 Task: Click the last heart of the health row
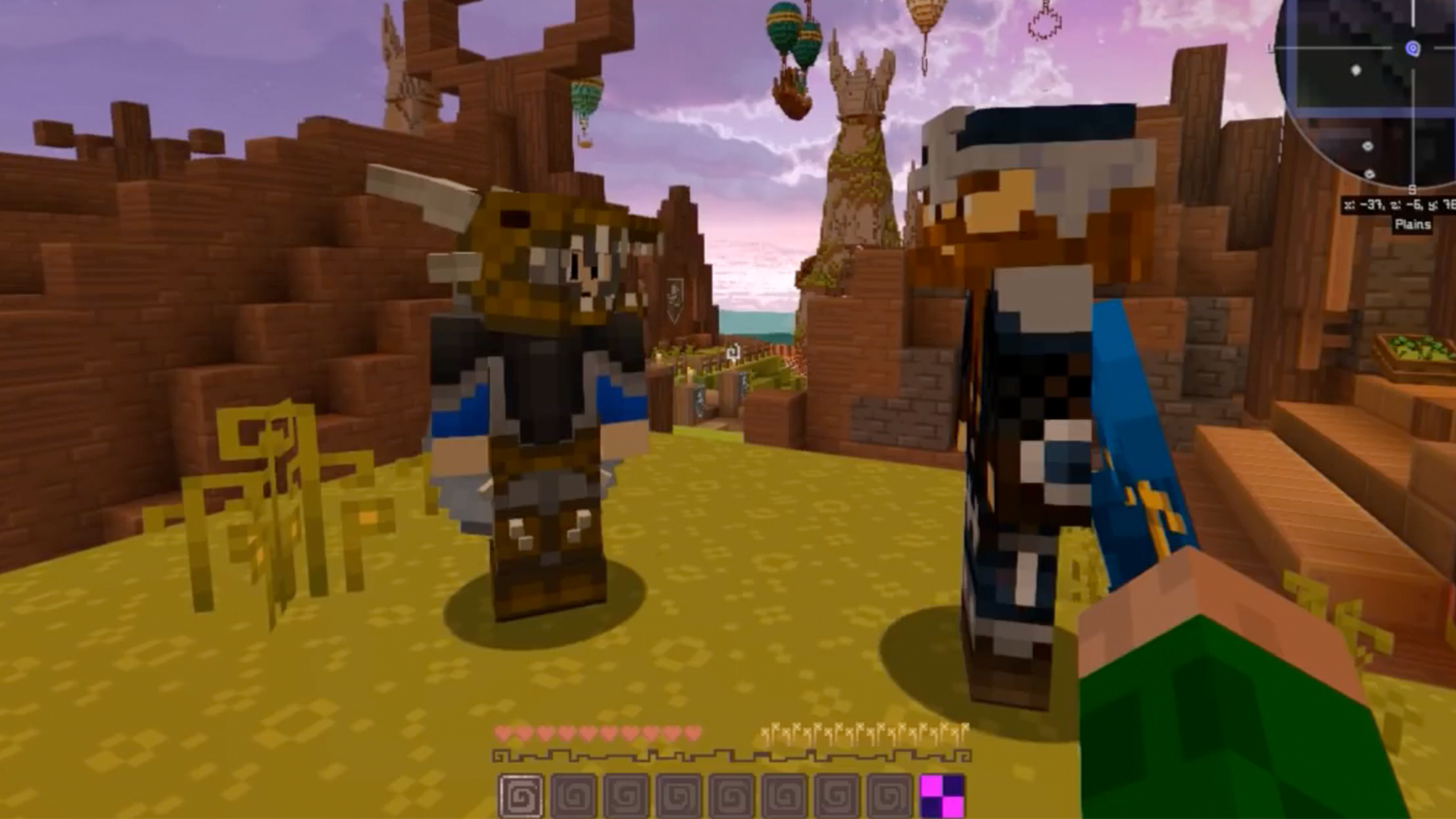692,732
